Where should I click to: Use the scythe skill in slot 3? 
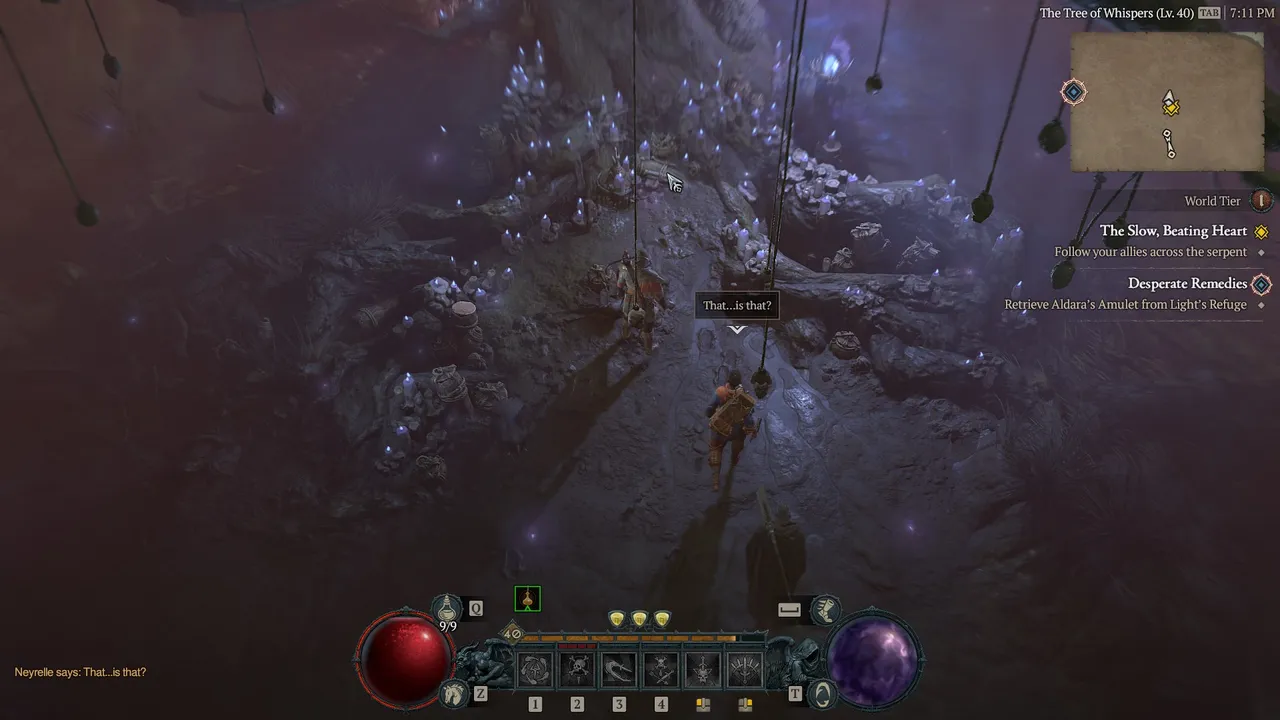pyautogui.click(x=619, y=669)
